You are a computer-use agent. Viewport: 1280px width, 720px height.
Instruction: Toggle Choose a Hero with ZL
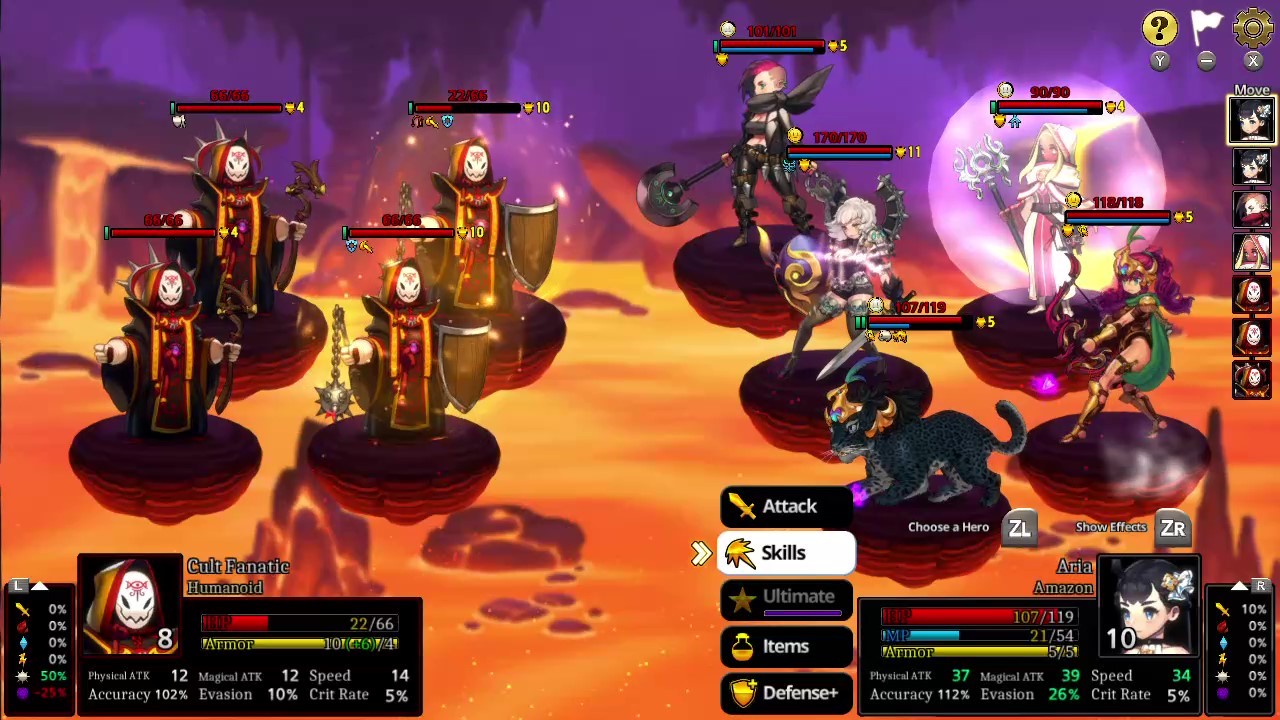(x=1020, y=527)
